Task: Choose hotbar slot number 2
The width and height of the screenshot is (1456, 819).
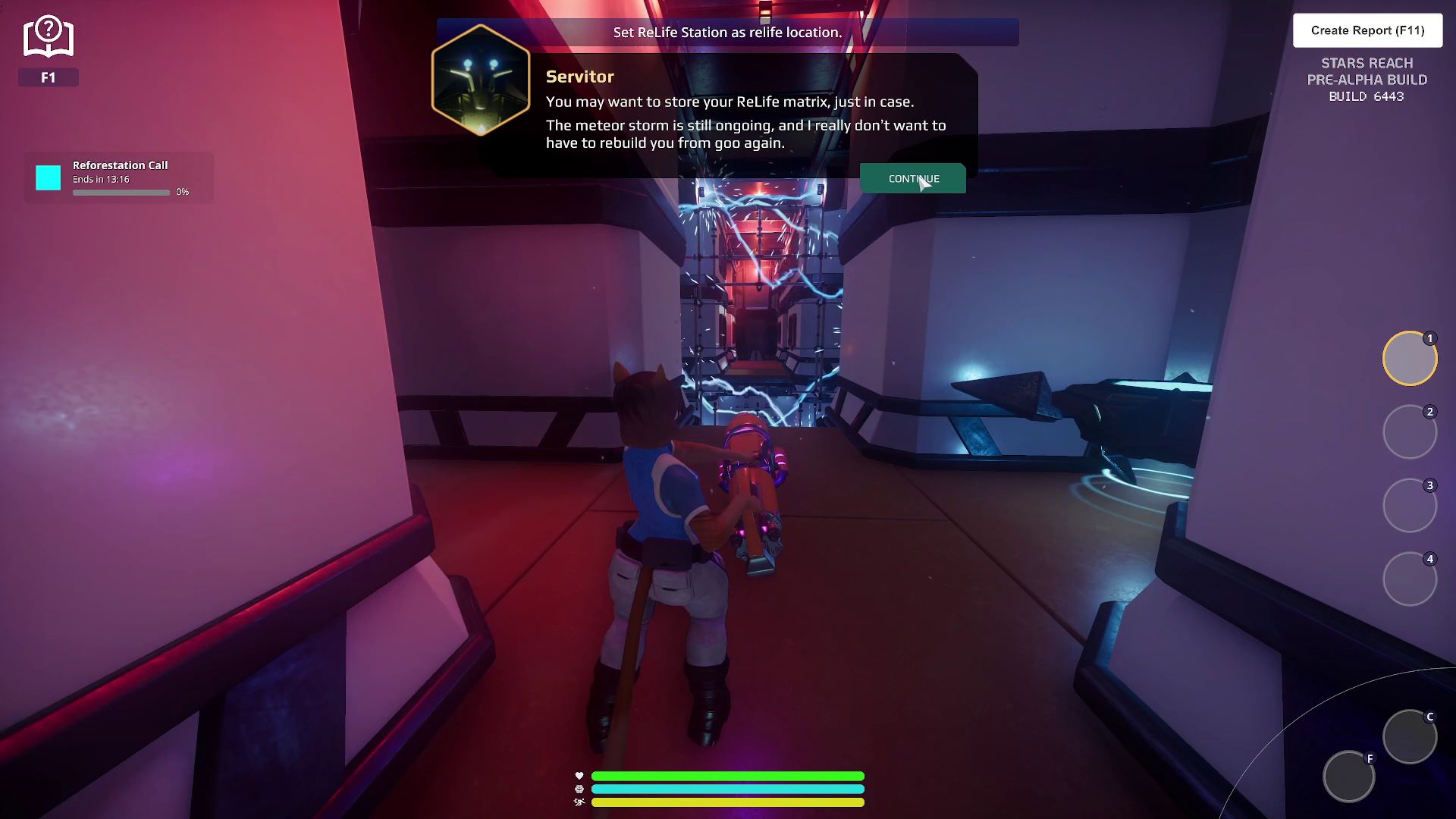Action: [1409, 432]
